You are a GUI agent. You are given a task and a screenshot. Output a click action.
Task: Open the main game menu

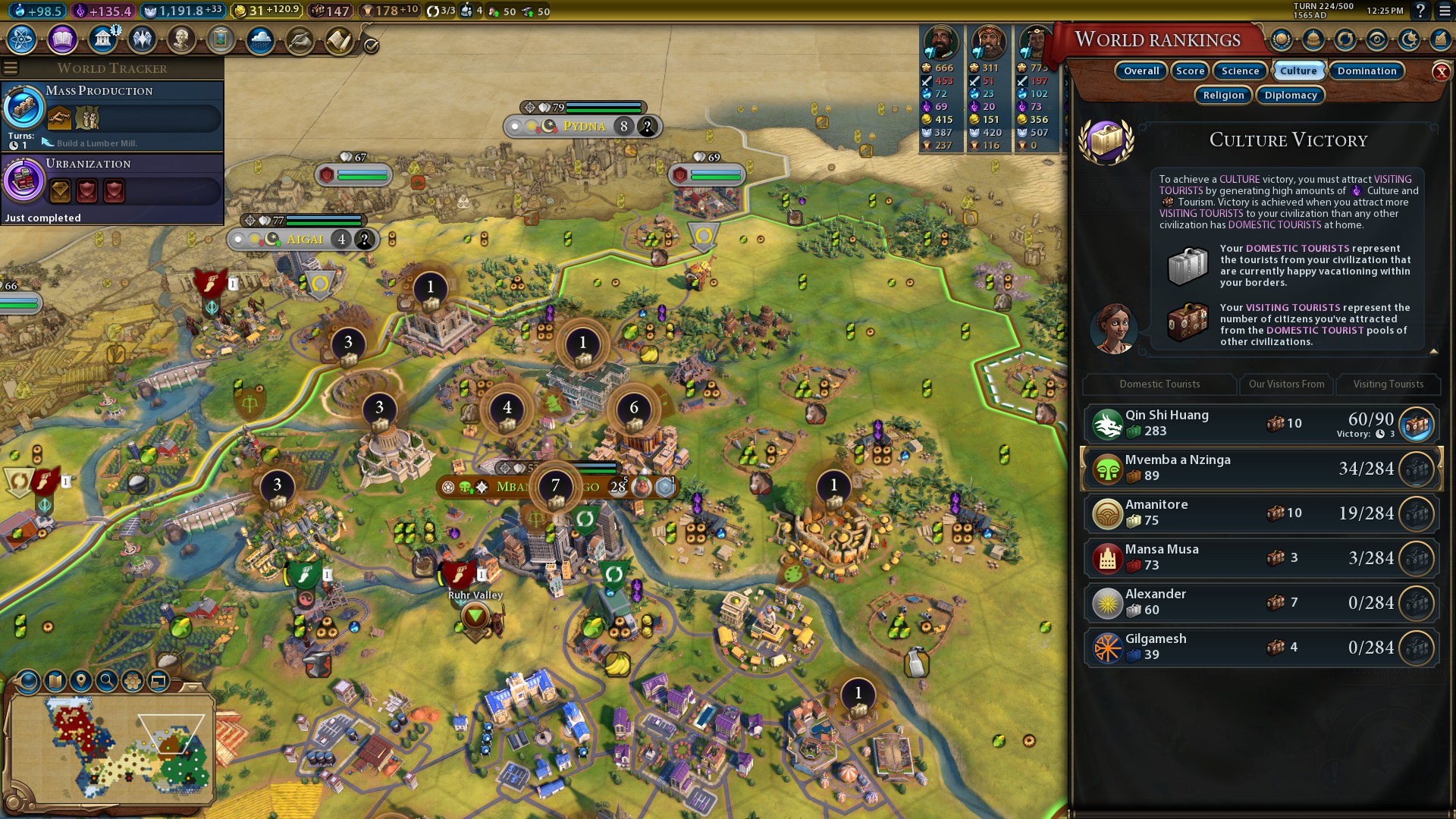[x=1444, y=11]
